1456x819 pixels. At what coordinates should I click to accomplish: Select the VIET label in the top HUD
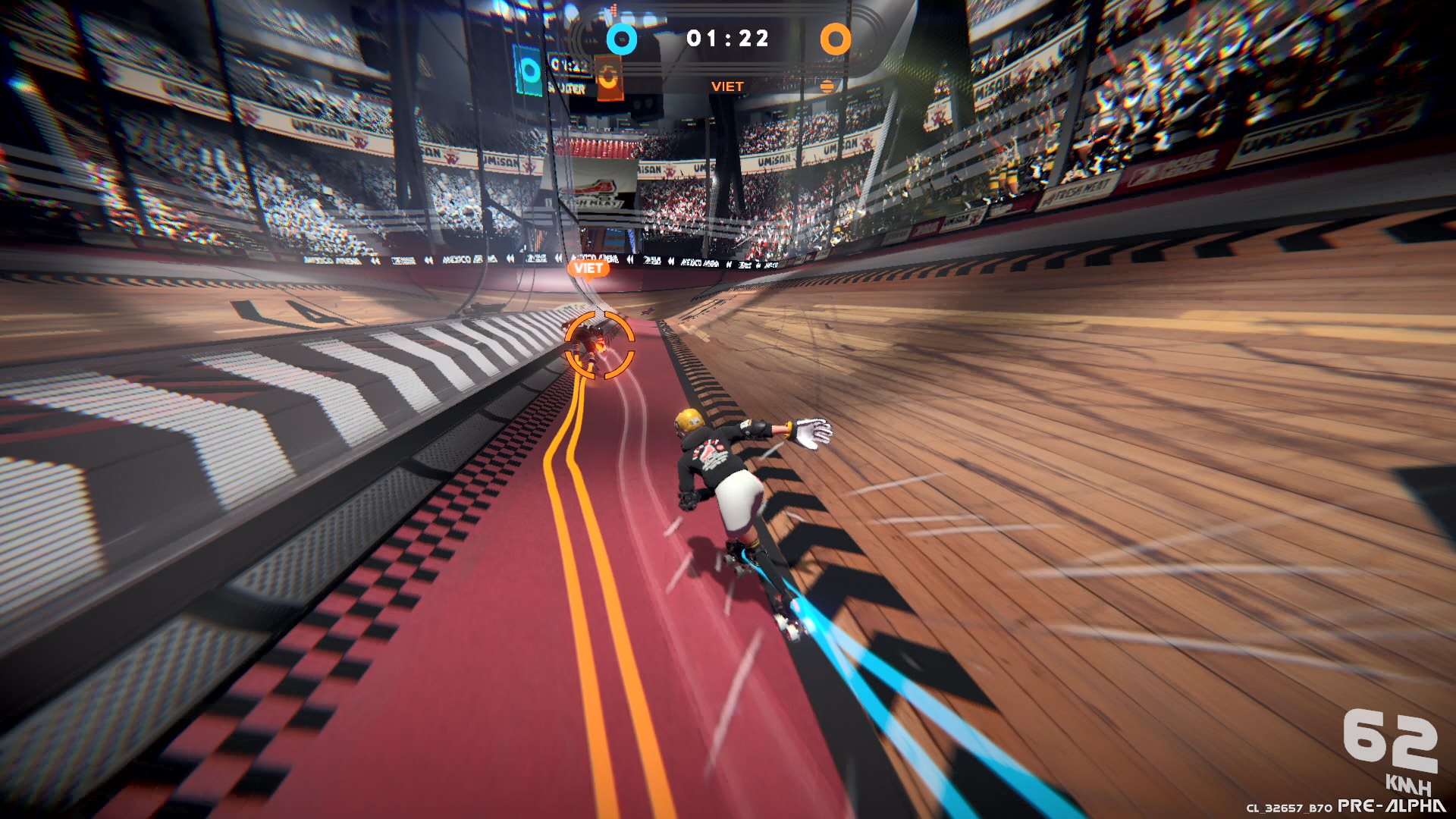(x=726, y=86)
